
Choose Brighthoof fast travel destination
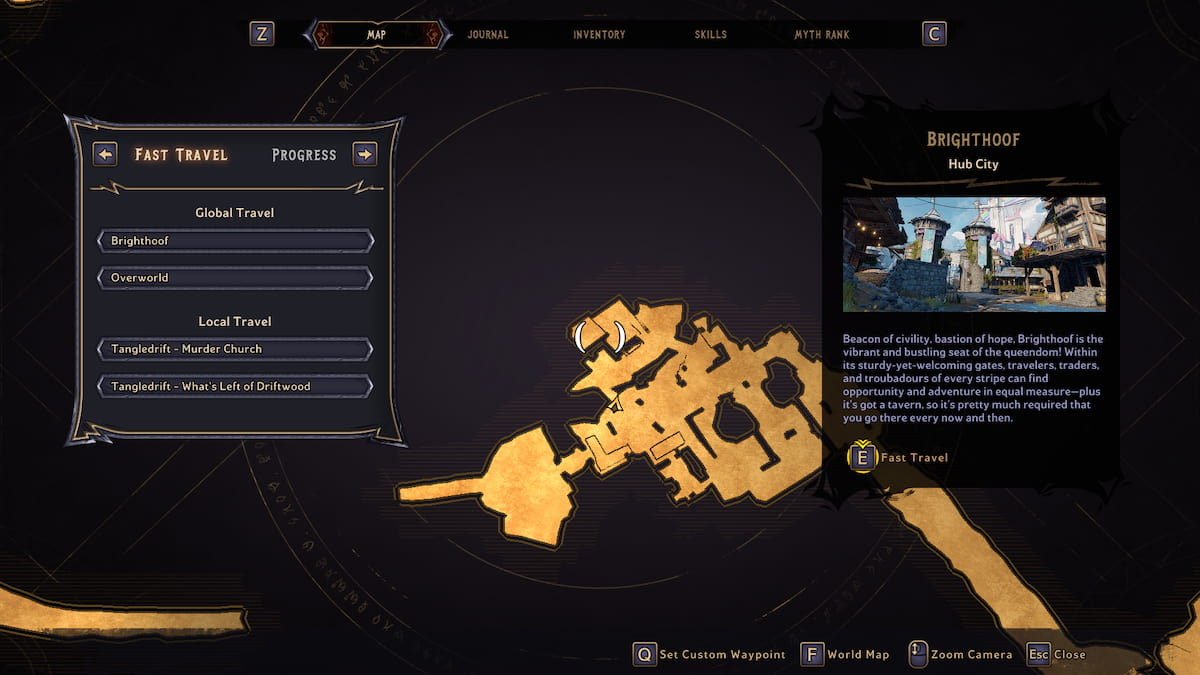pos(235,241)
